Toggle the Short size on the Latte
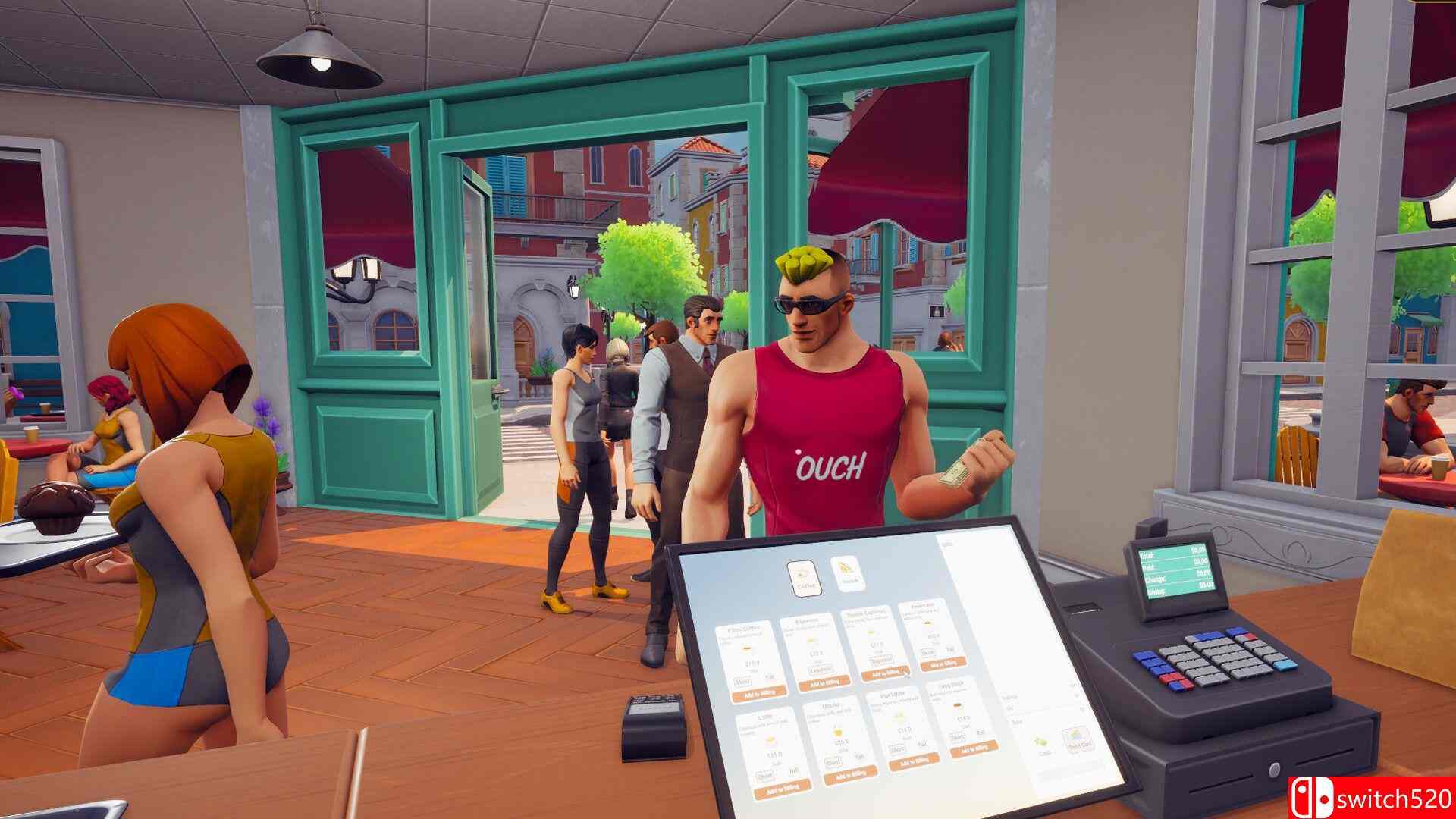1456x819 pixels. tap(764, 776)
